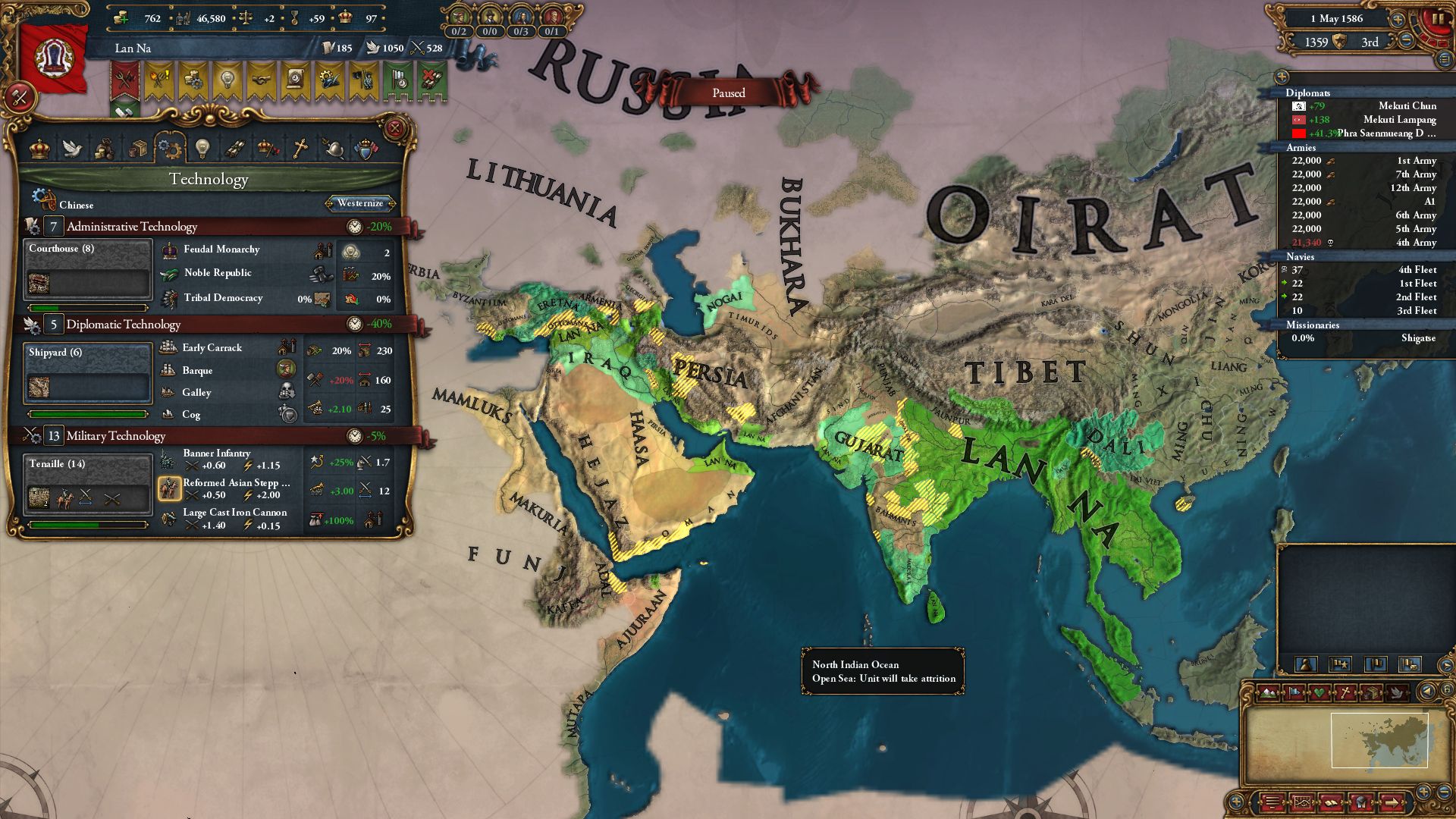Select the religious mapmode cross icon
Image resolution: width=1456 pixels, height=819 pixels.
[1346, 692]
